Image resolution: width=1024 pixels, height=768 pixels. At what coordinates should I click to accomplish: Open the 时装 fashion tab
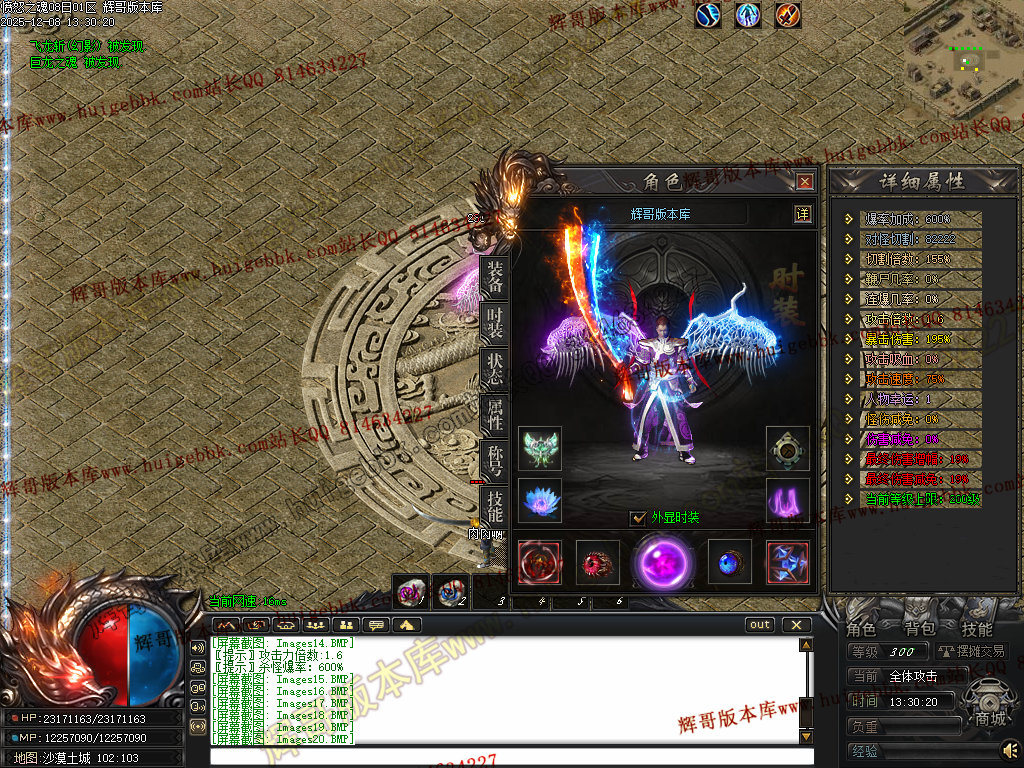tap(494, 323)
